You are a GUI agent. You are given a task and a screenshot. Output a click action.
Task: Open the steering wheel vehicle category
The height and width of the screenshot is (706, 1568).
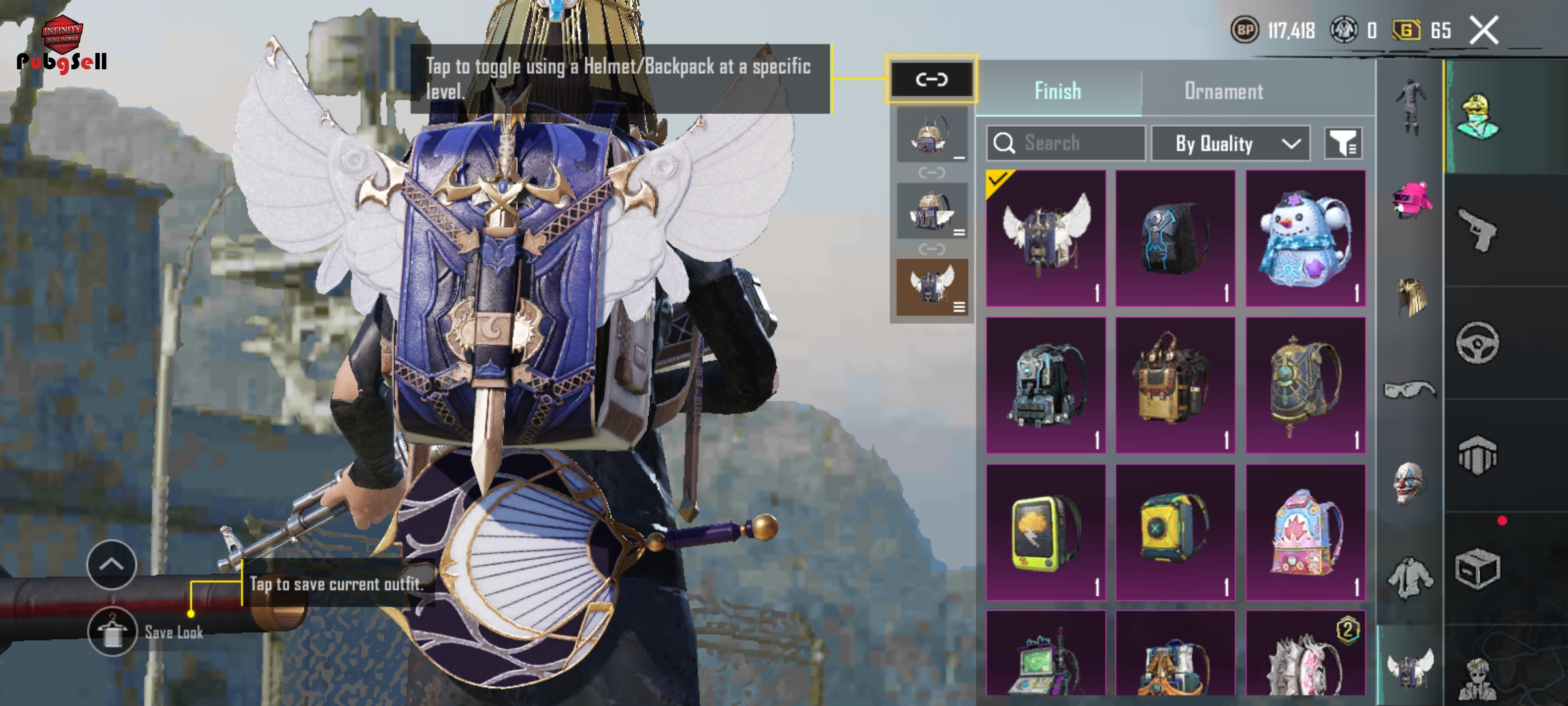[x=1478, y=343]
